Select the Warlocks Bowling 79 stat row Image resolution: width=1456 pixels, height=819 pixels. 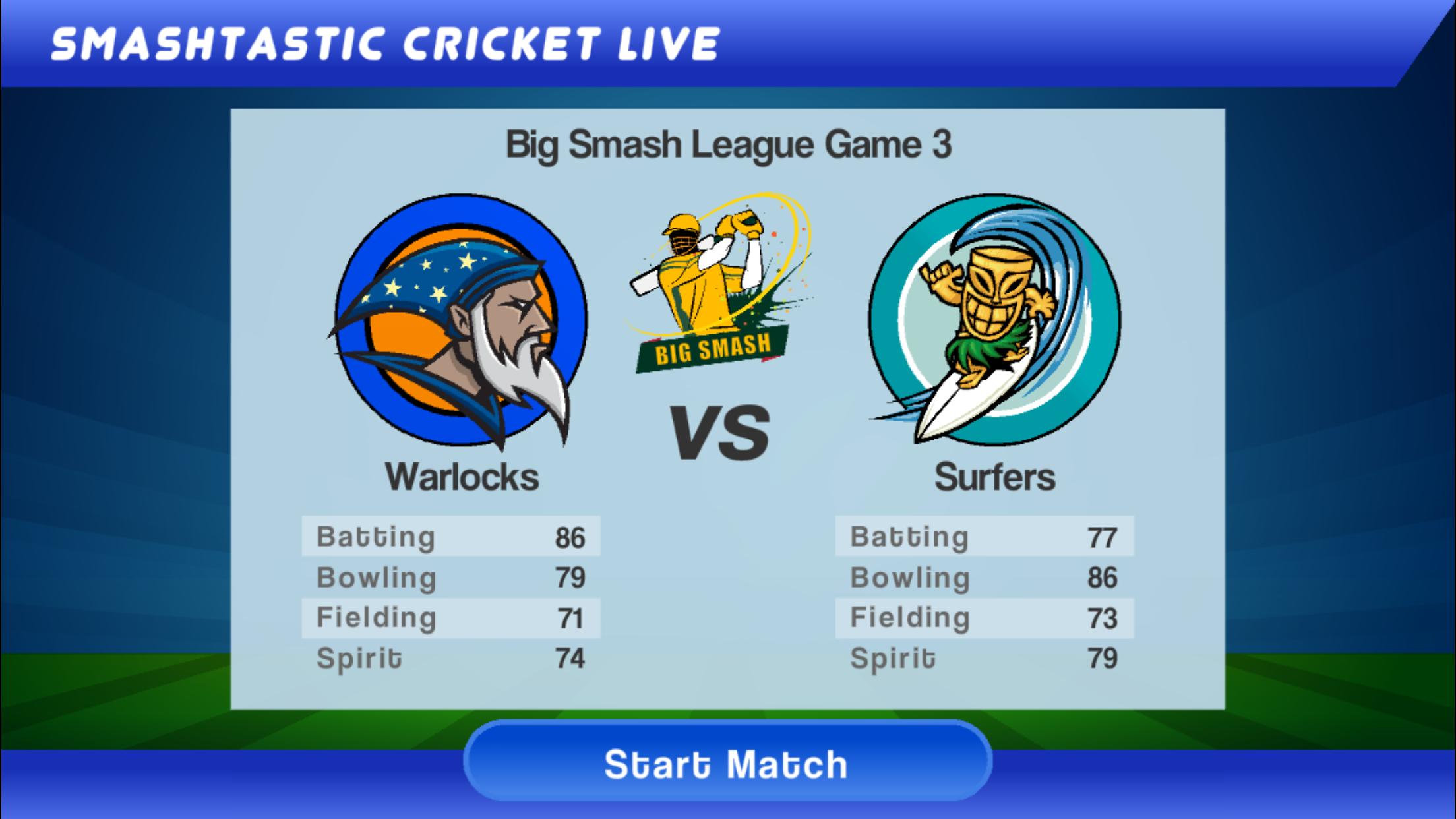(x=452, y=578)
